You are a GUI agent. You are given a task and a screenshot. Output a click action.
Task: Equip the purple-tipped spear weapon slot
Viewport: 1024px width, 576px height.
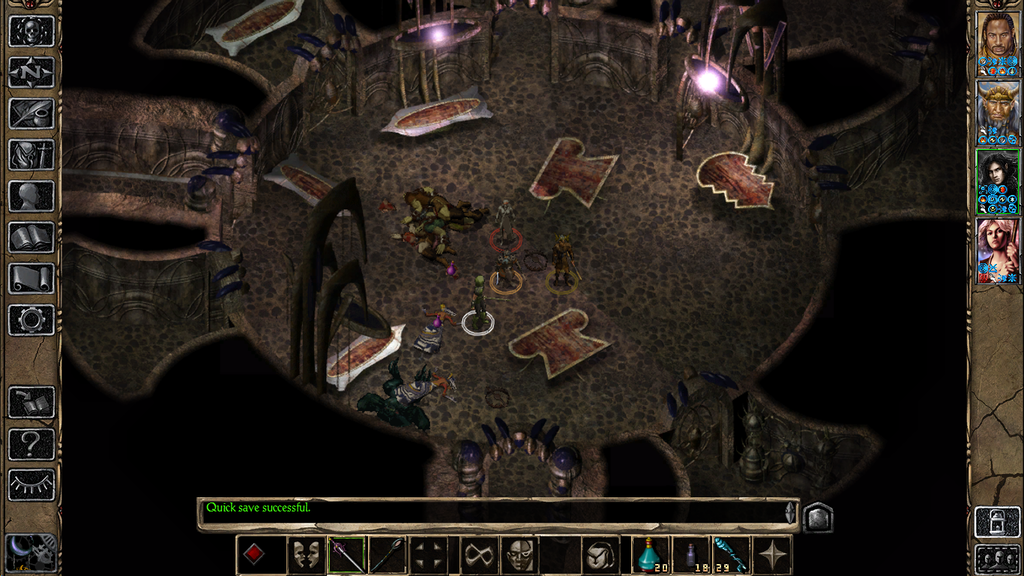point(347,555)
